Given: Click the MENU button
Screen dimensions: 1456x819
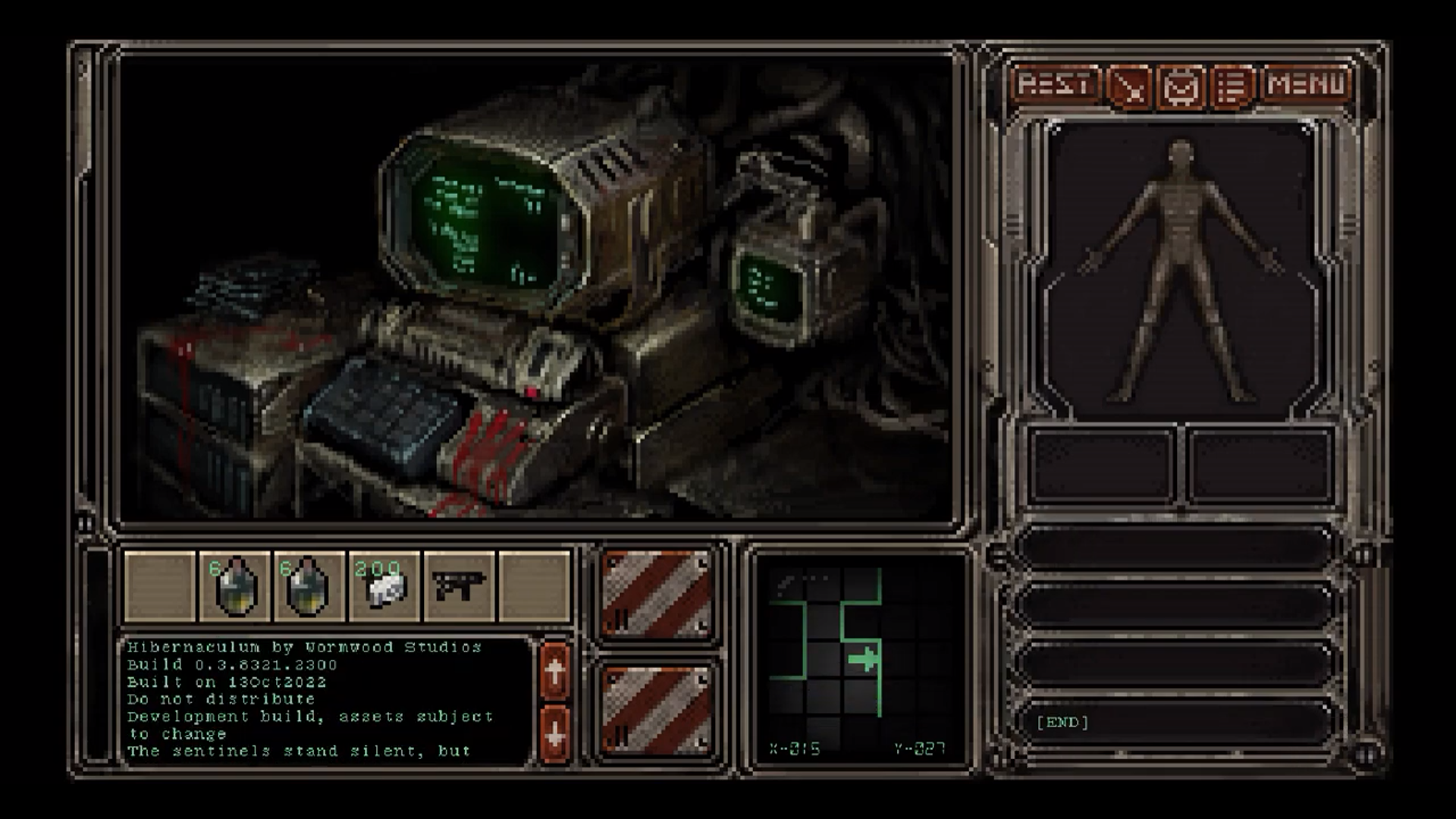Looking at the screenshot, I should point(1306,84).
